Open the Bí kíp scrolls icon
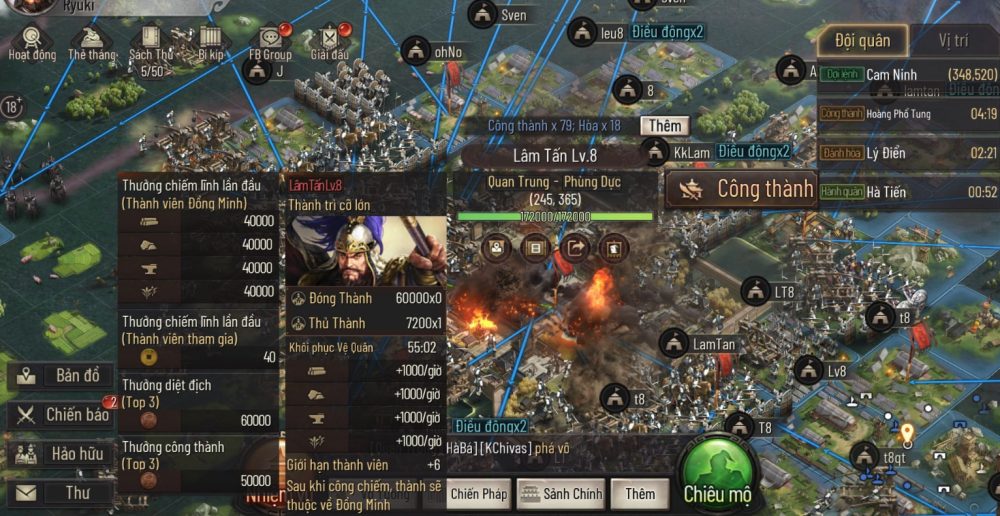The image size is (1000, 516). tap(210, 42)
